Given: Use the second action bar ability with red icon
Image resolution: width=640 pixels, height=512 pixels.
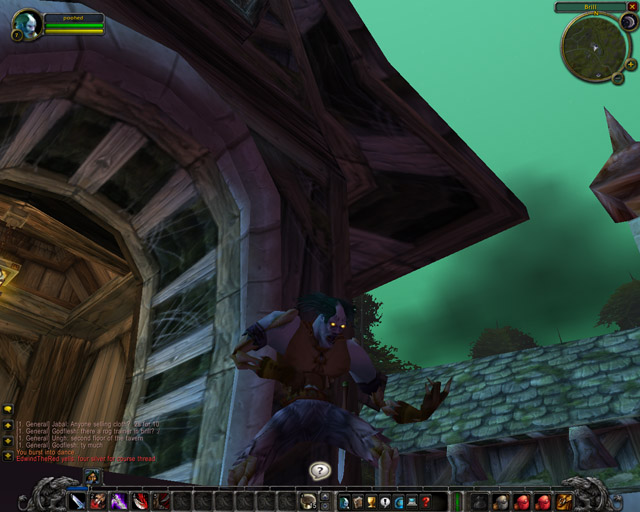Looking at the screenshot, I should click(x=98, y=501).
